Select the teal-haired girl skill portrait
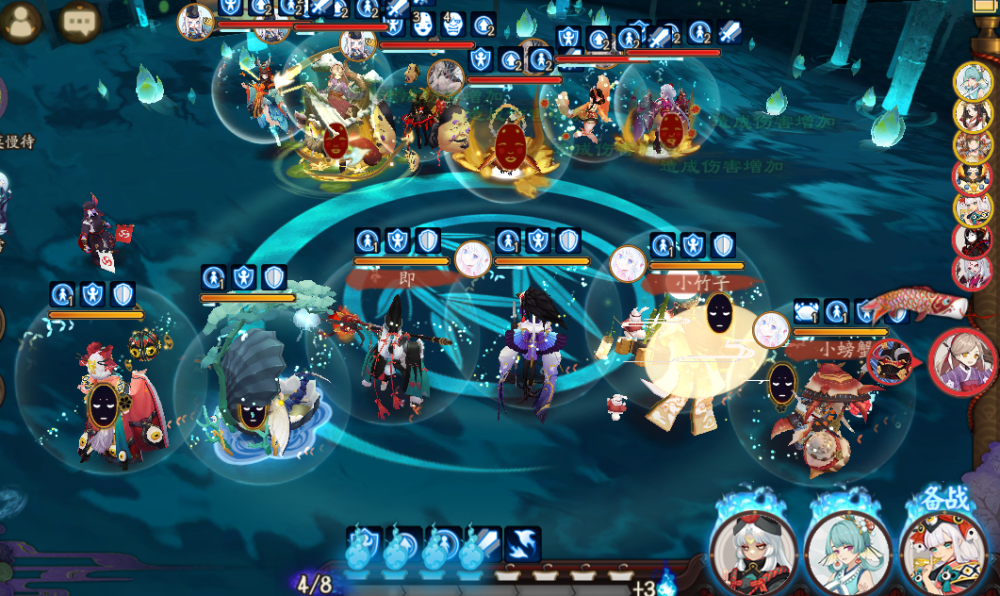 tap(849, 550)
